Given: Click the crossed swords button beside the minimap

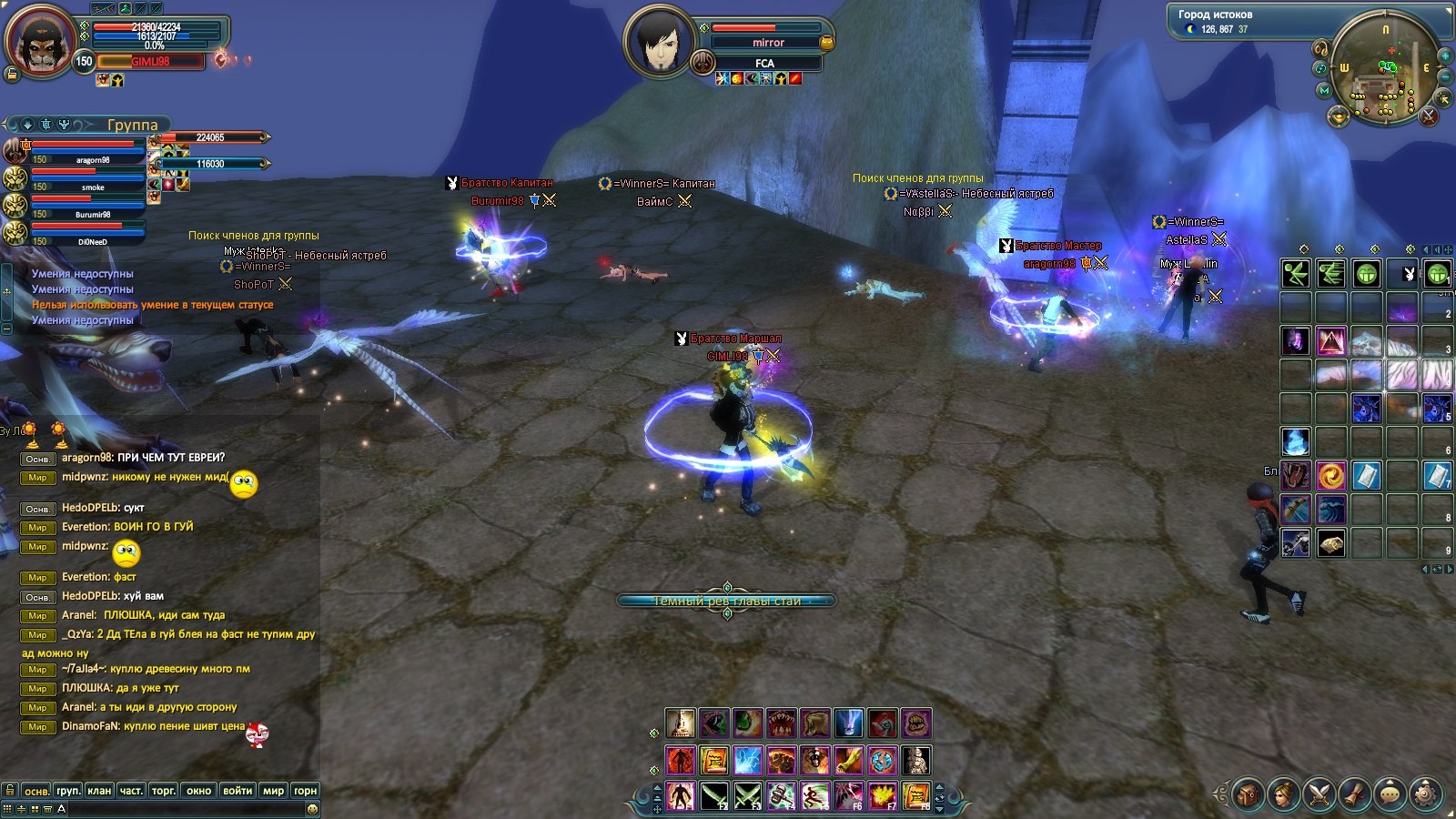Looking at the screenshot, I should 1429,116.
